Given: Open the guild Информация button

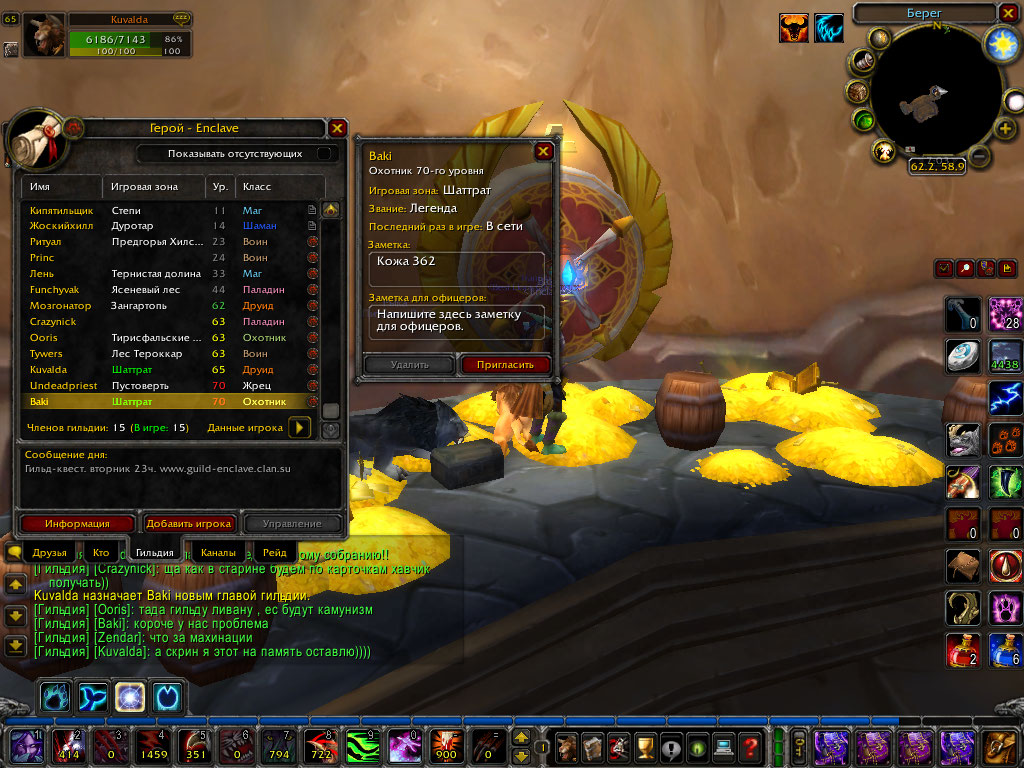Looking at the screenshot, I should (77, 523).
